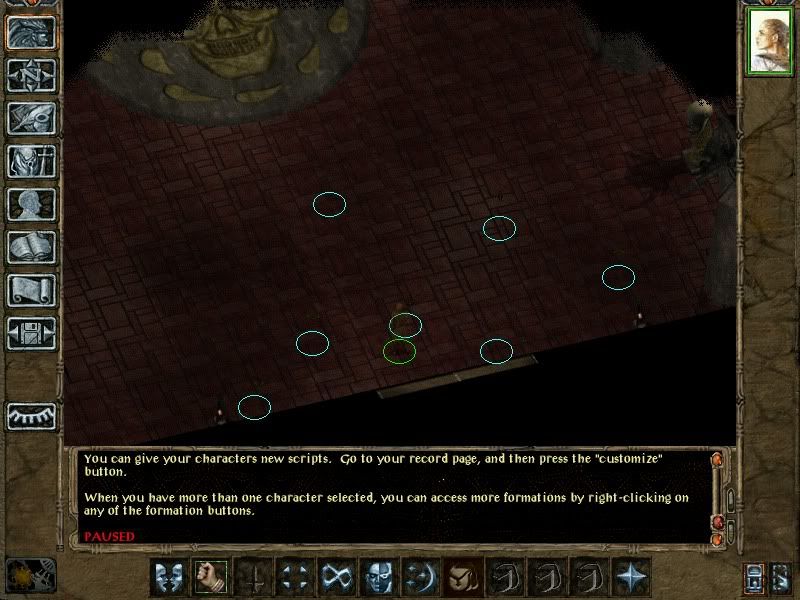The width and height of the screenshot is (800, 600).
Task: Open the character record bust icon
Action: (x=31, y=204)
